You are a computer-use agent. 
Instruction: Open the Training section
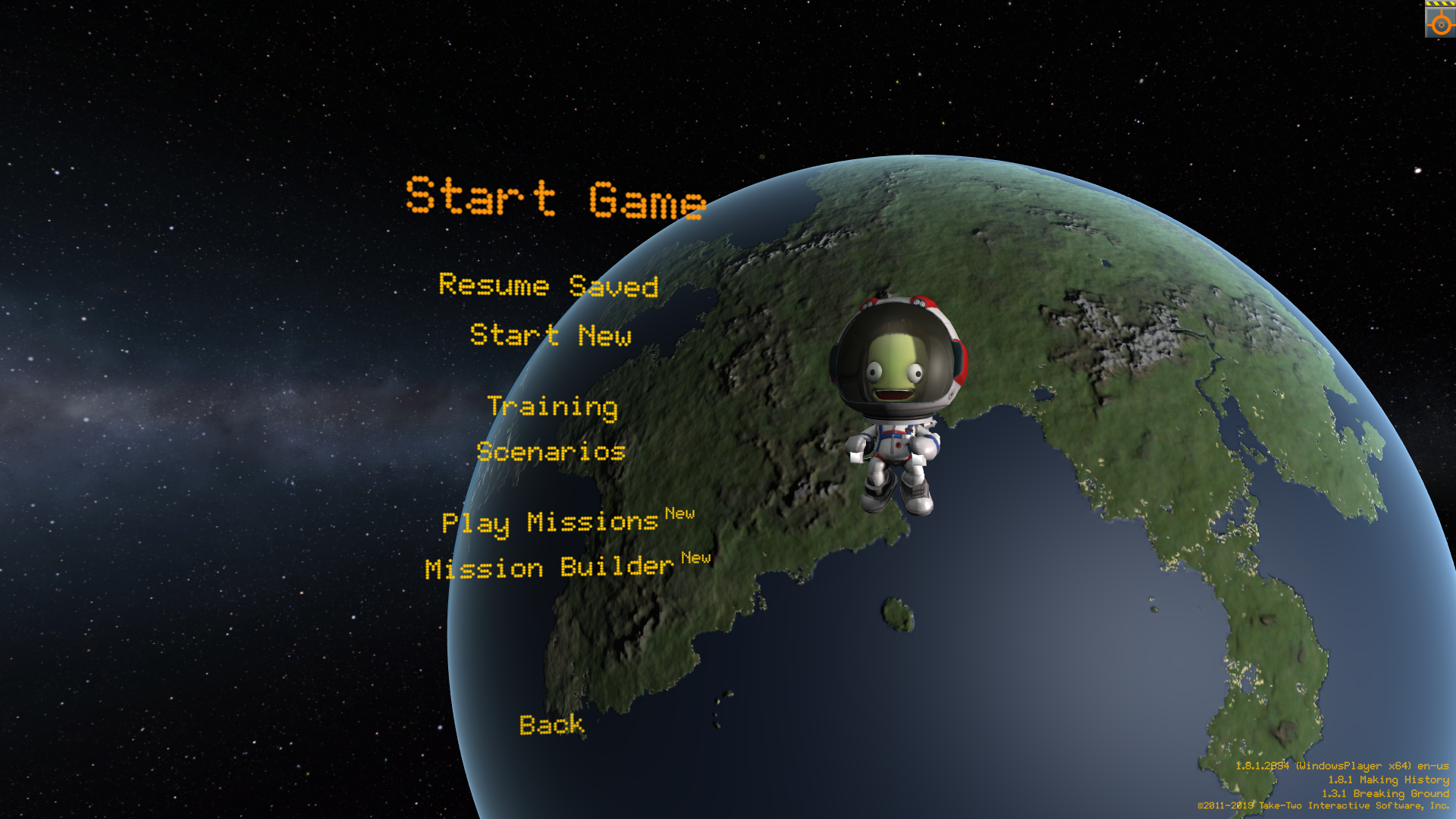[554, 407]
